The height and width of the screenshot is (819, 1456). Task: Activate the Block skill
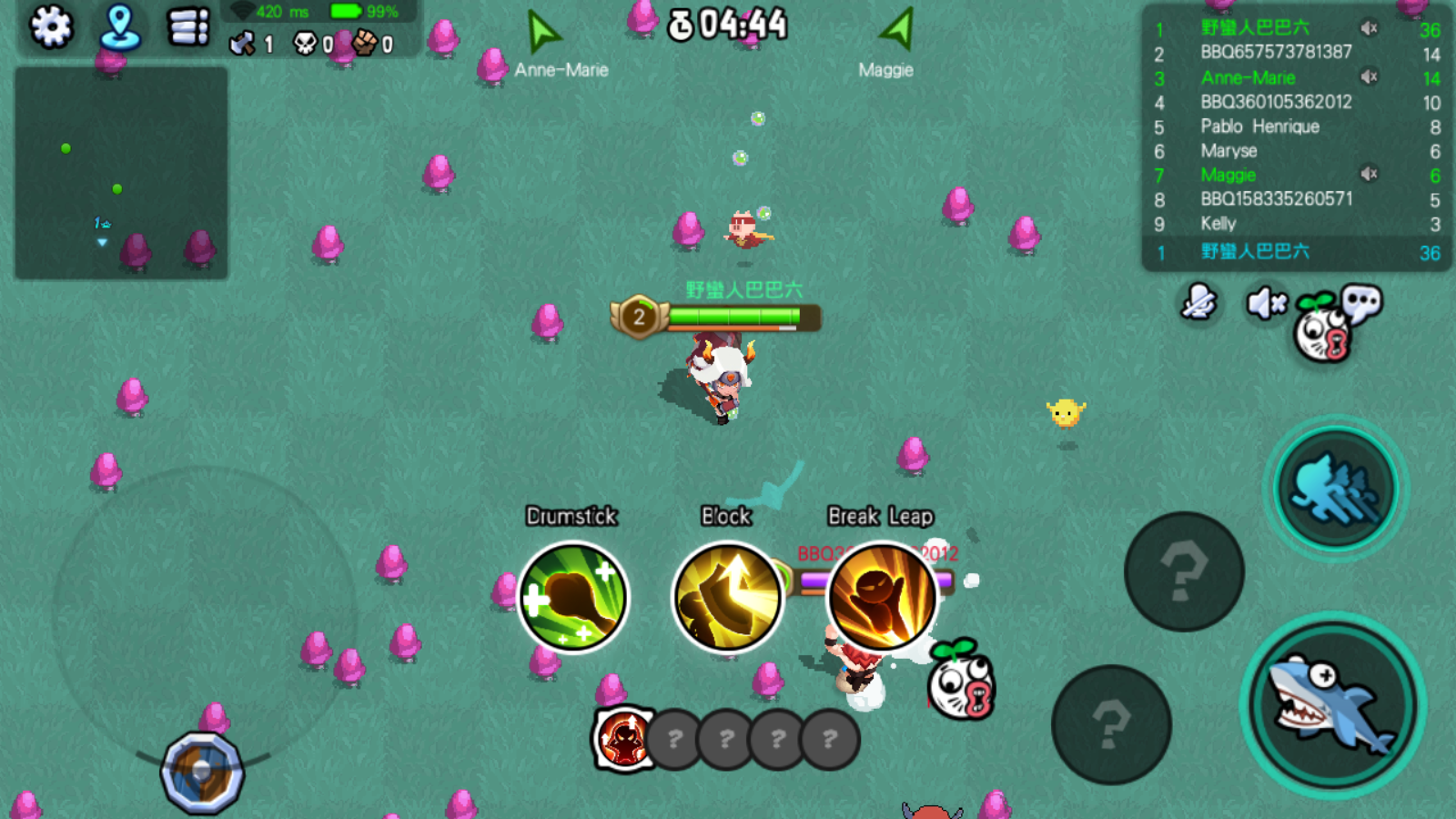727,596
